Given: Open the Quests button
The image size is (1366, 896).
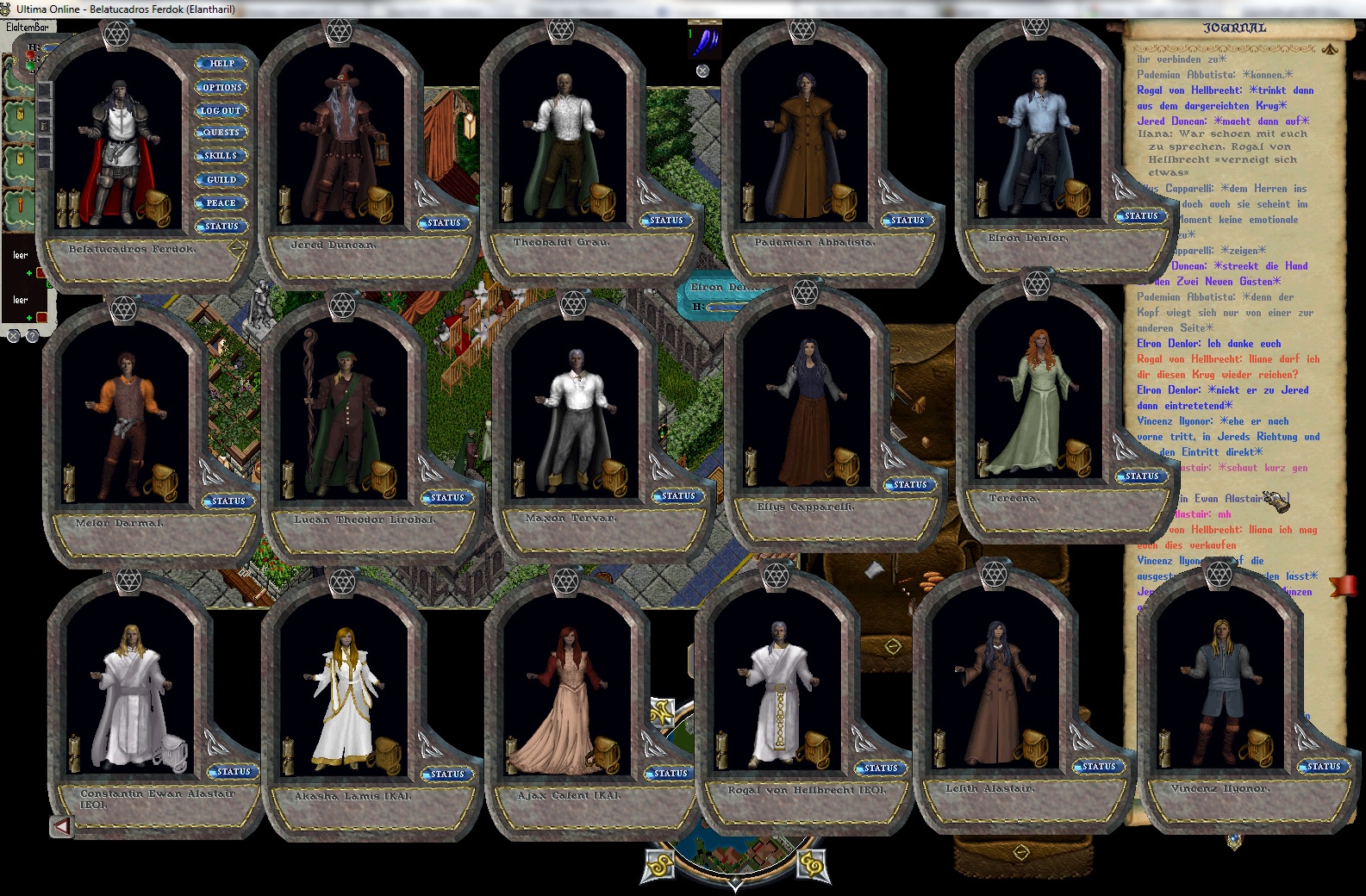Looking at the screenshot, I should coord(221,133).
